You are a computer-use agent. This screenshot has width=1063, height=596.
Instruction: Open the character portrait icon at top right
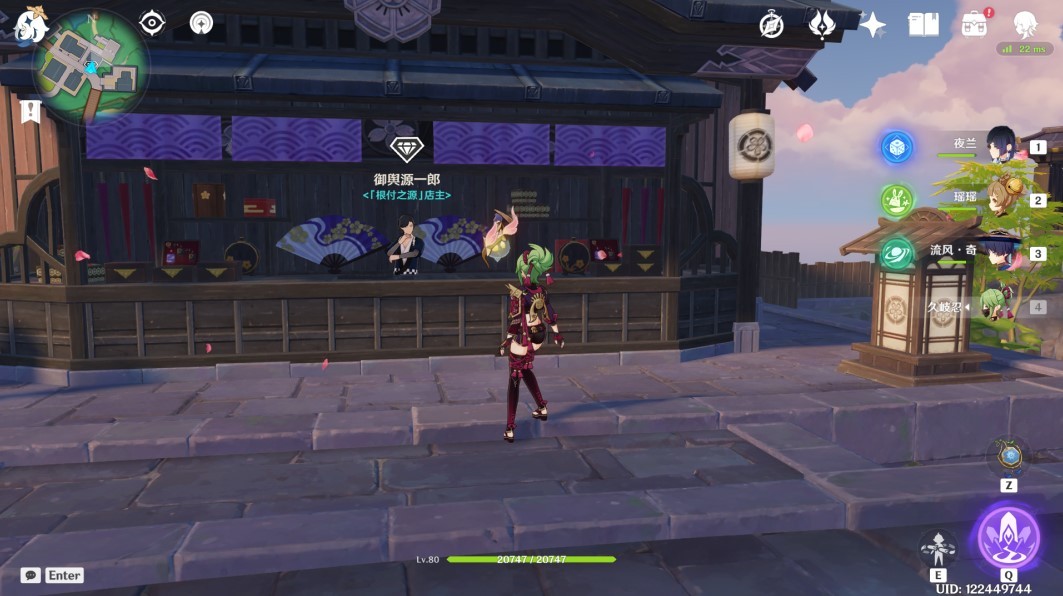pyautogui.click(x=1025, y=24)
